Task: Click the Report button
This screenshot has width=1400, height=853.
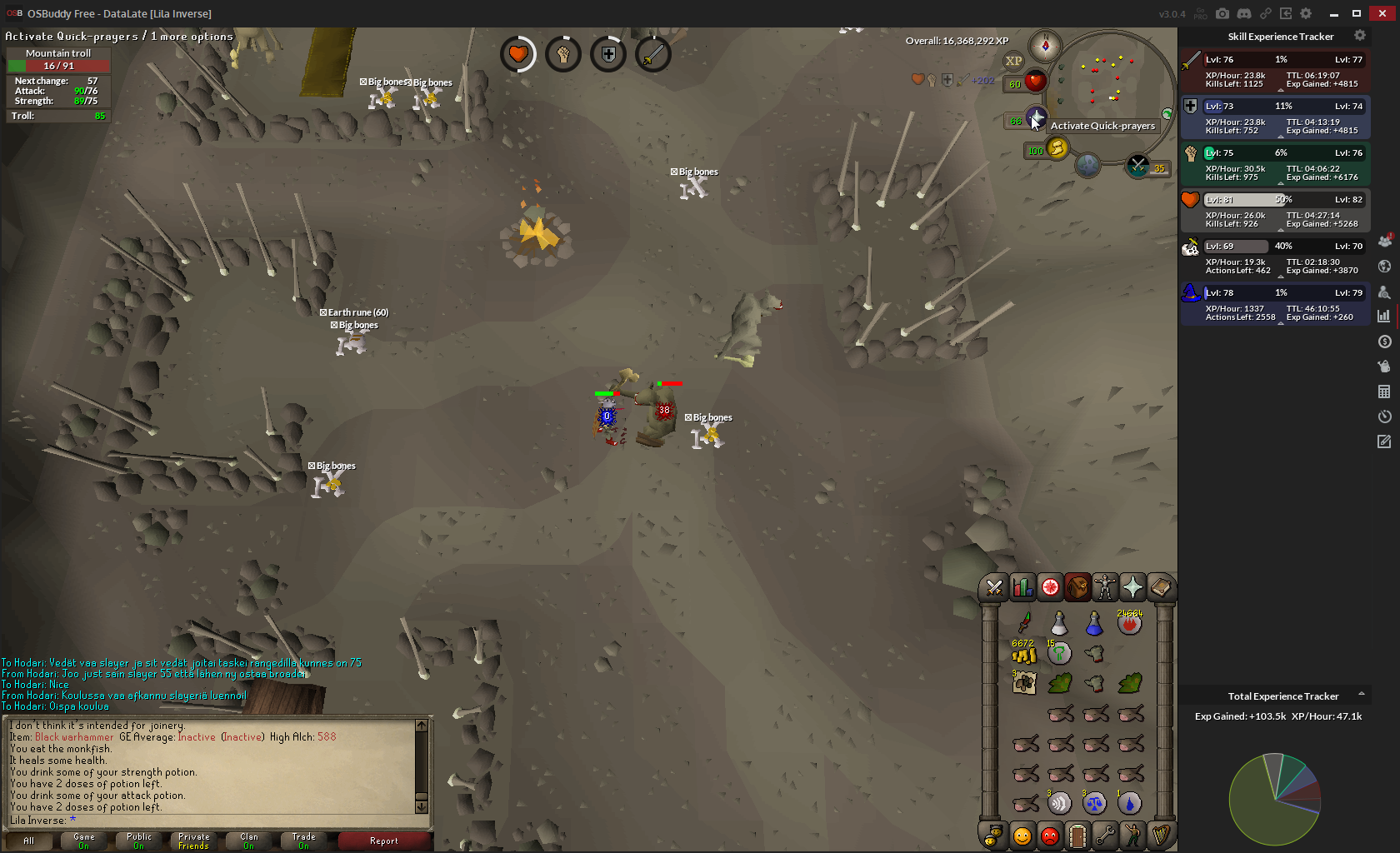Action: (x=384, y=841)
